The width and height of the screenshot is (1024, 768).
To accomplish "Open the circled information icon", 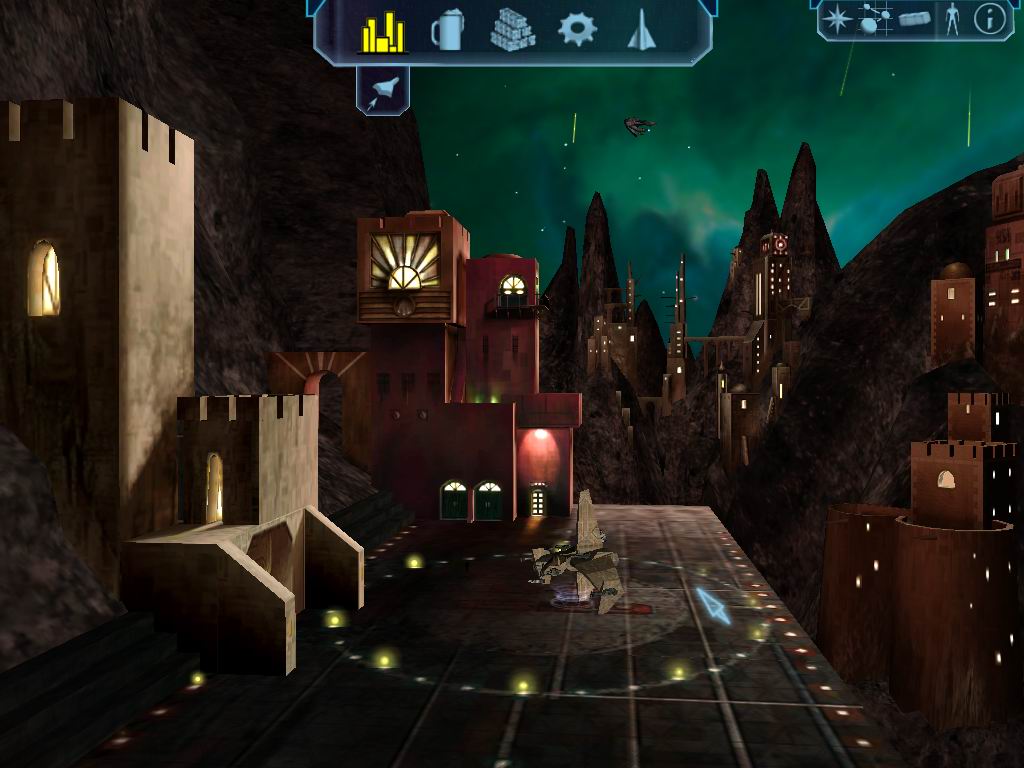I will click(x=989, y=19).
